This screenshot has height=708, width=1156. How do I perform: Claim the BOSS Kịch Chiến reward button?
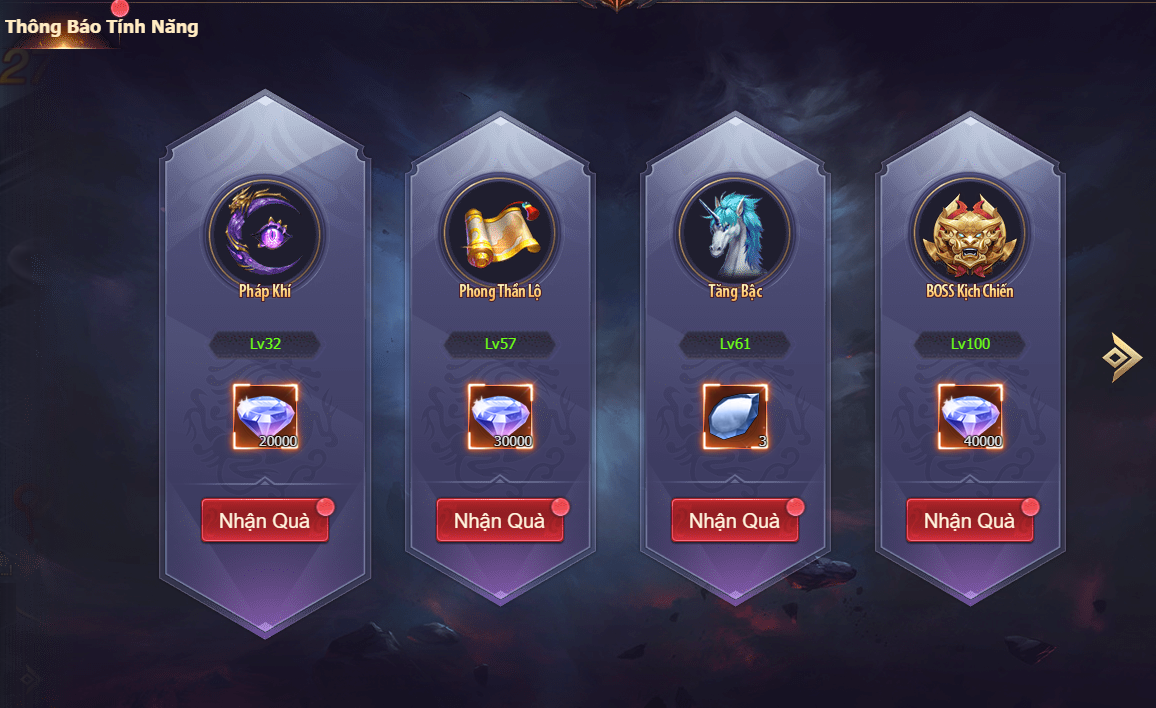coord(970,521)
